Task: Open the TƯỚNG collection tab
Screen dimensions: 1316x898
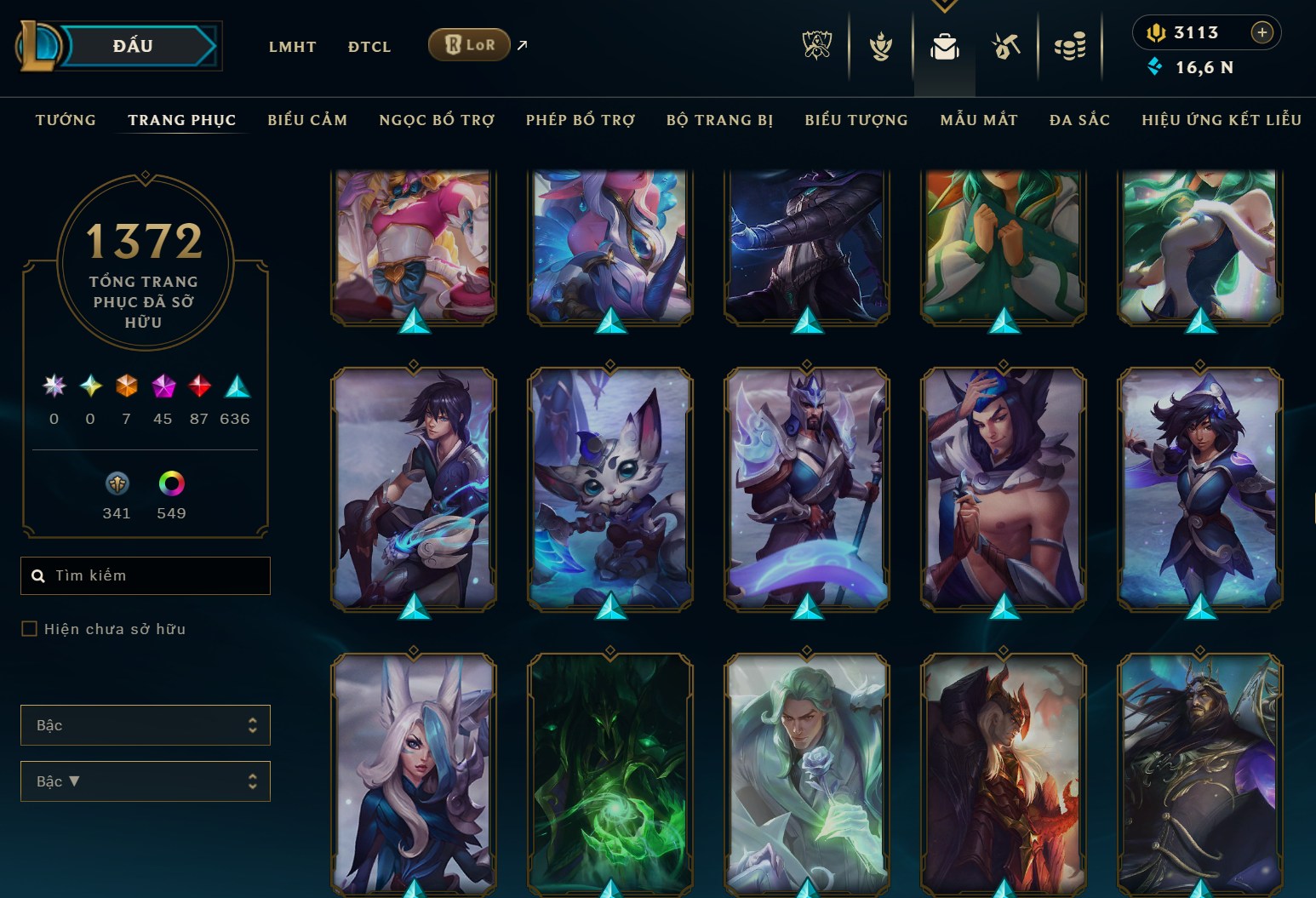Action: pyautogui.click(x=66, y=120)
